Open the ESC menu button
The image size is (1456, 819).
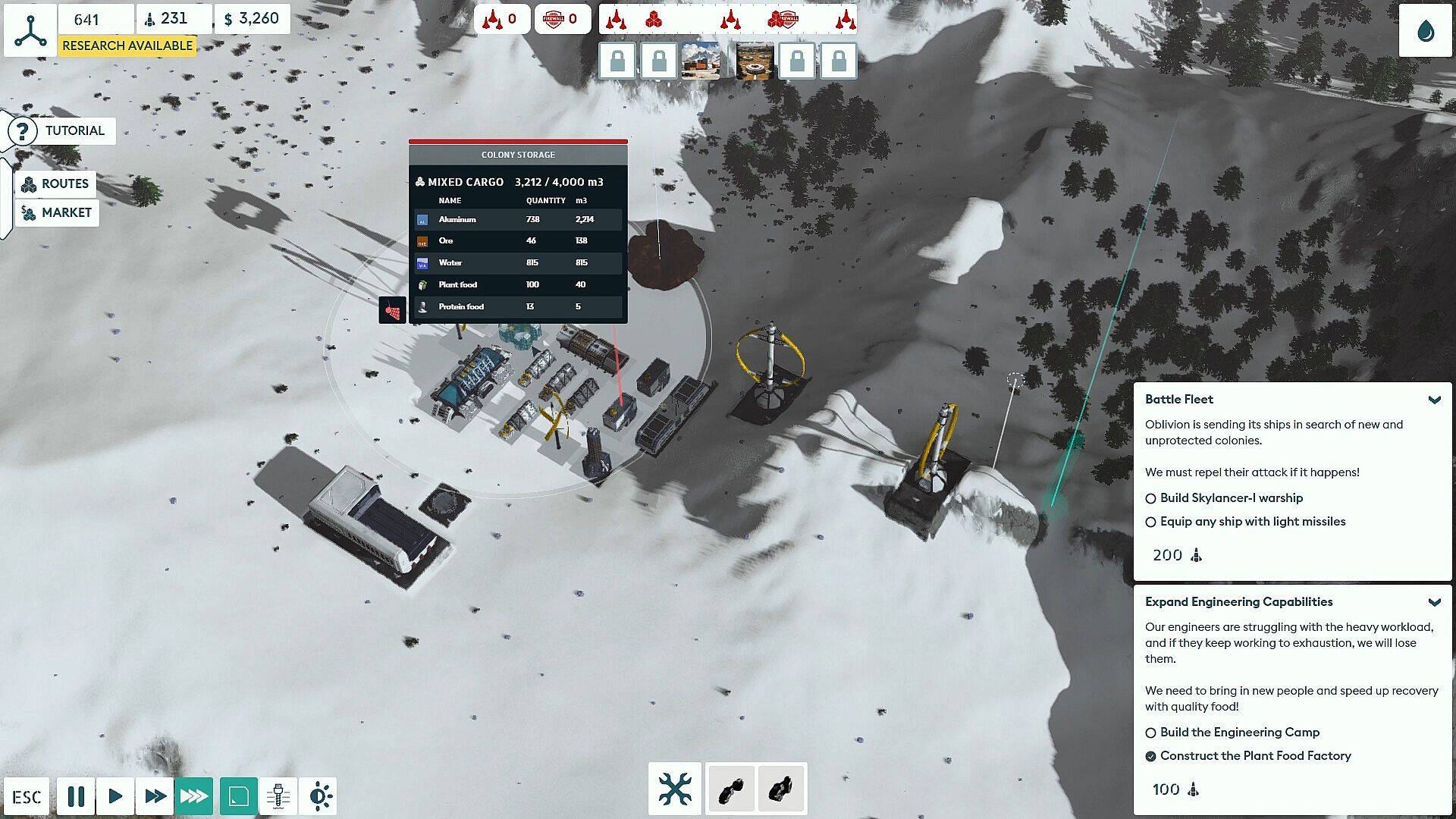click(x=27, y=796)
